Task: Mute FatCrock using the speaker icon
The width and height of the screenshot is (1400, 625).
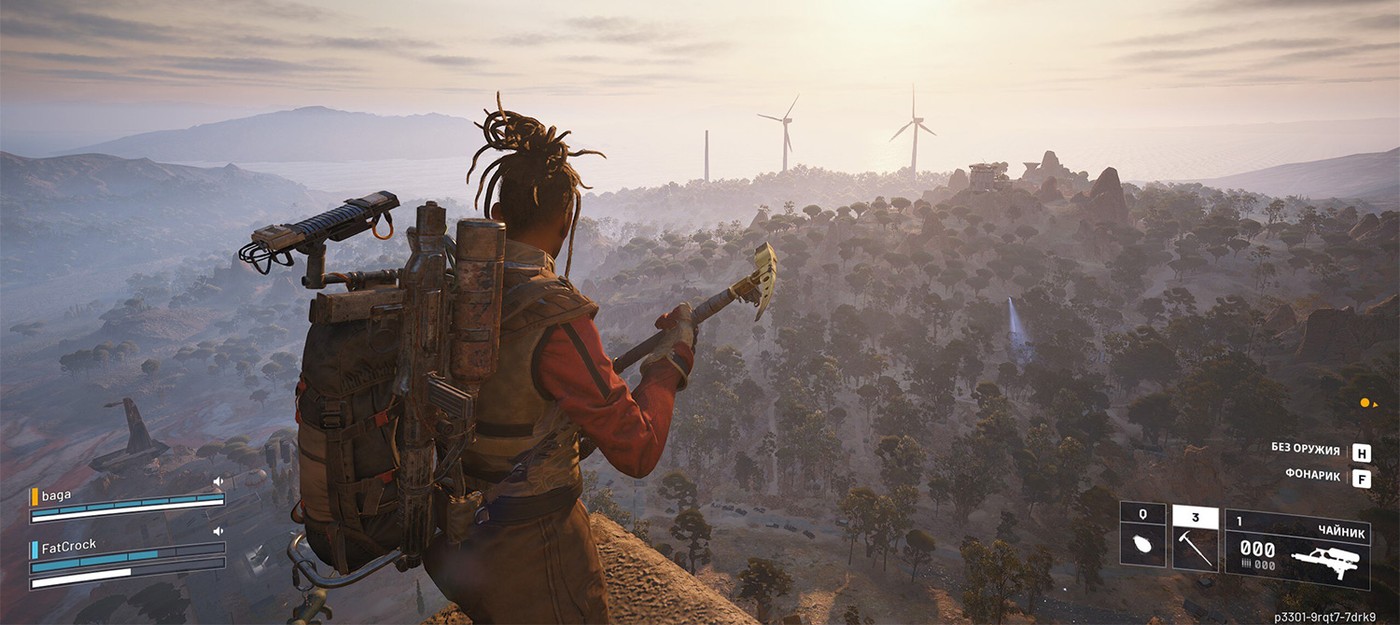Action: 218,532
